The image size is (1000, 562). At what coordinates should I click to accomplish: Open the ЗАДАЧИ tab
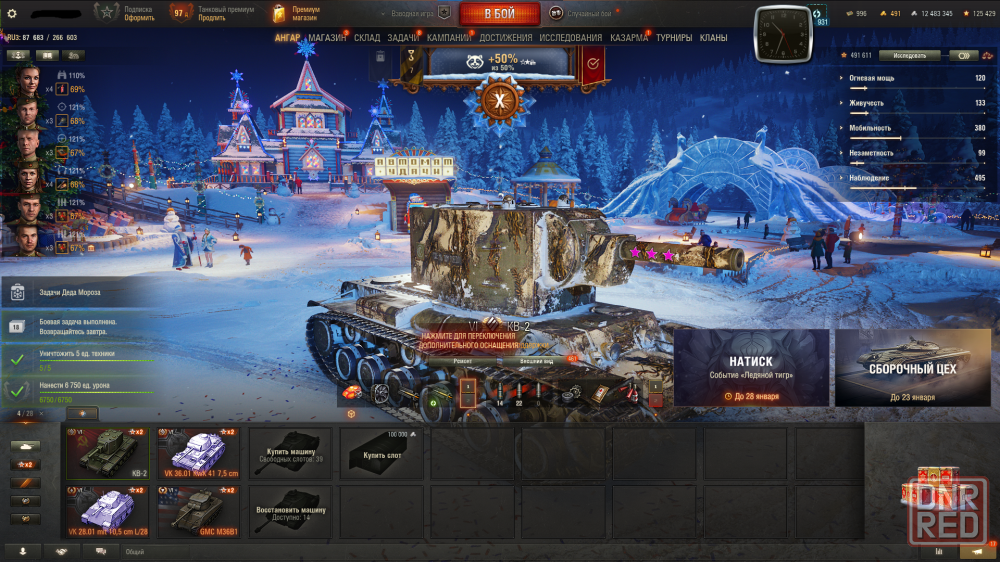pyautogui.click(x=403, y=38)
